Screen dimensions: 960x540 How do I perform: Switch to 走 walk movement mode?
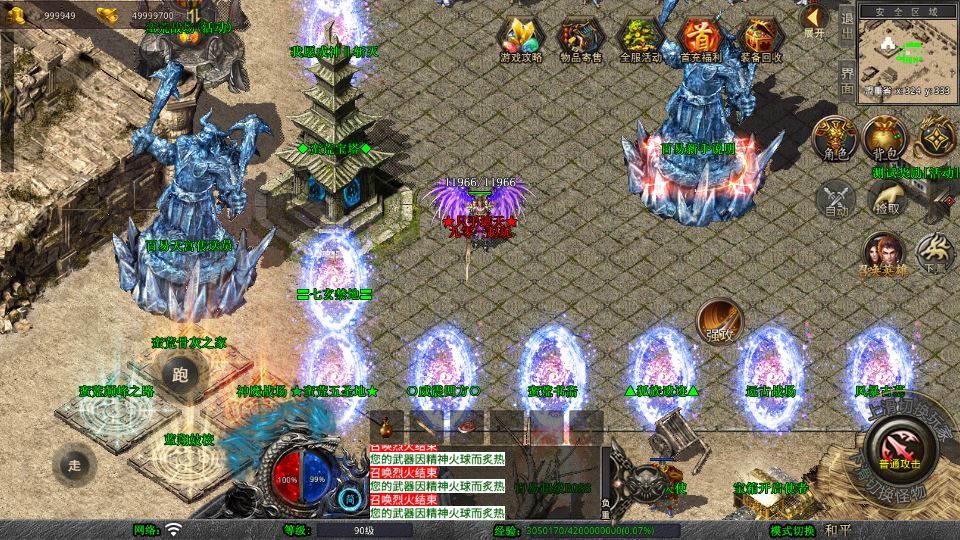click(x=74, y=464)
